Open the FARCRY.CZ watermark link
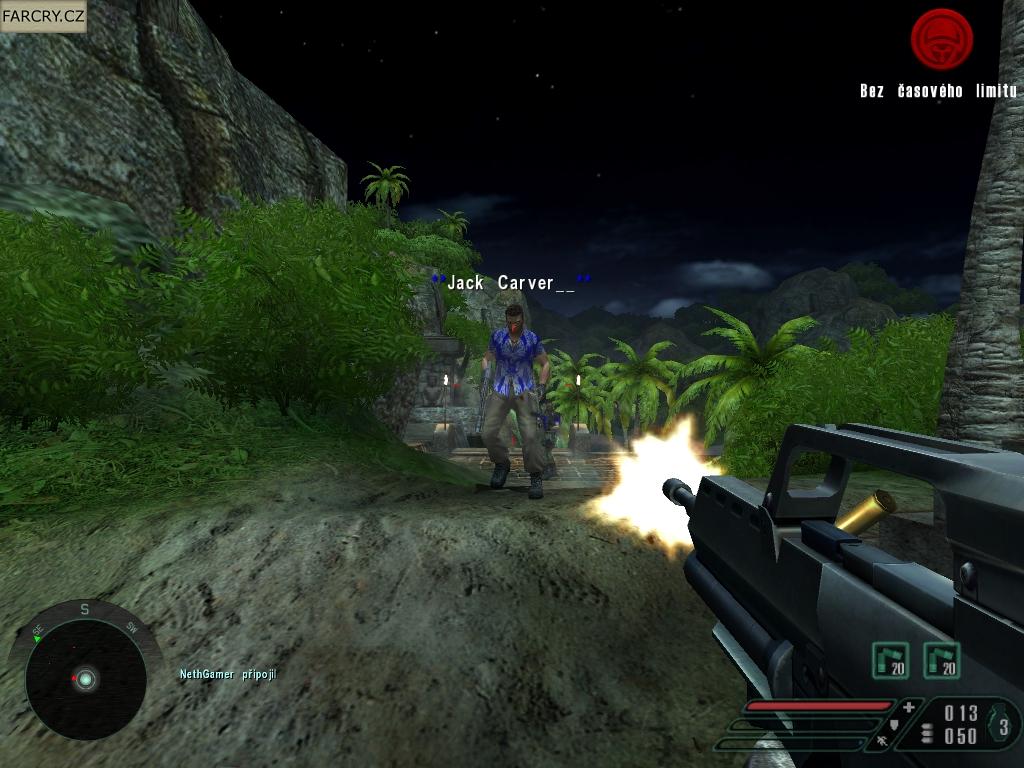This screenshot has width=1024, height=768. pyautogui.click(x=44, y=16)
